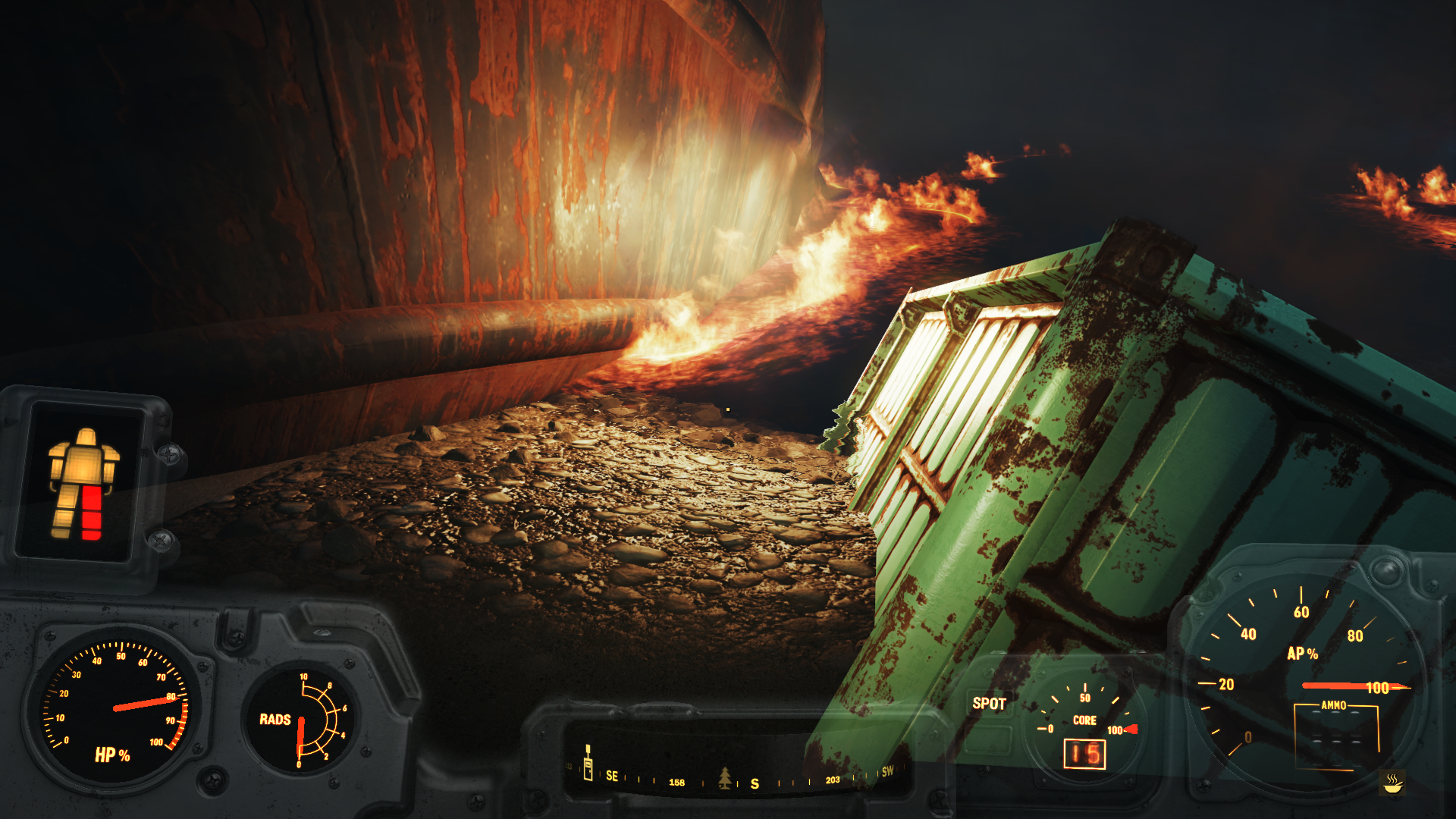The image size is (1456, 819).
Task: Click the steaming bowl status icon
Action: pyautogui.click(x=1392, y=782)
